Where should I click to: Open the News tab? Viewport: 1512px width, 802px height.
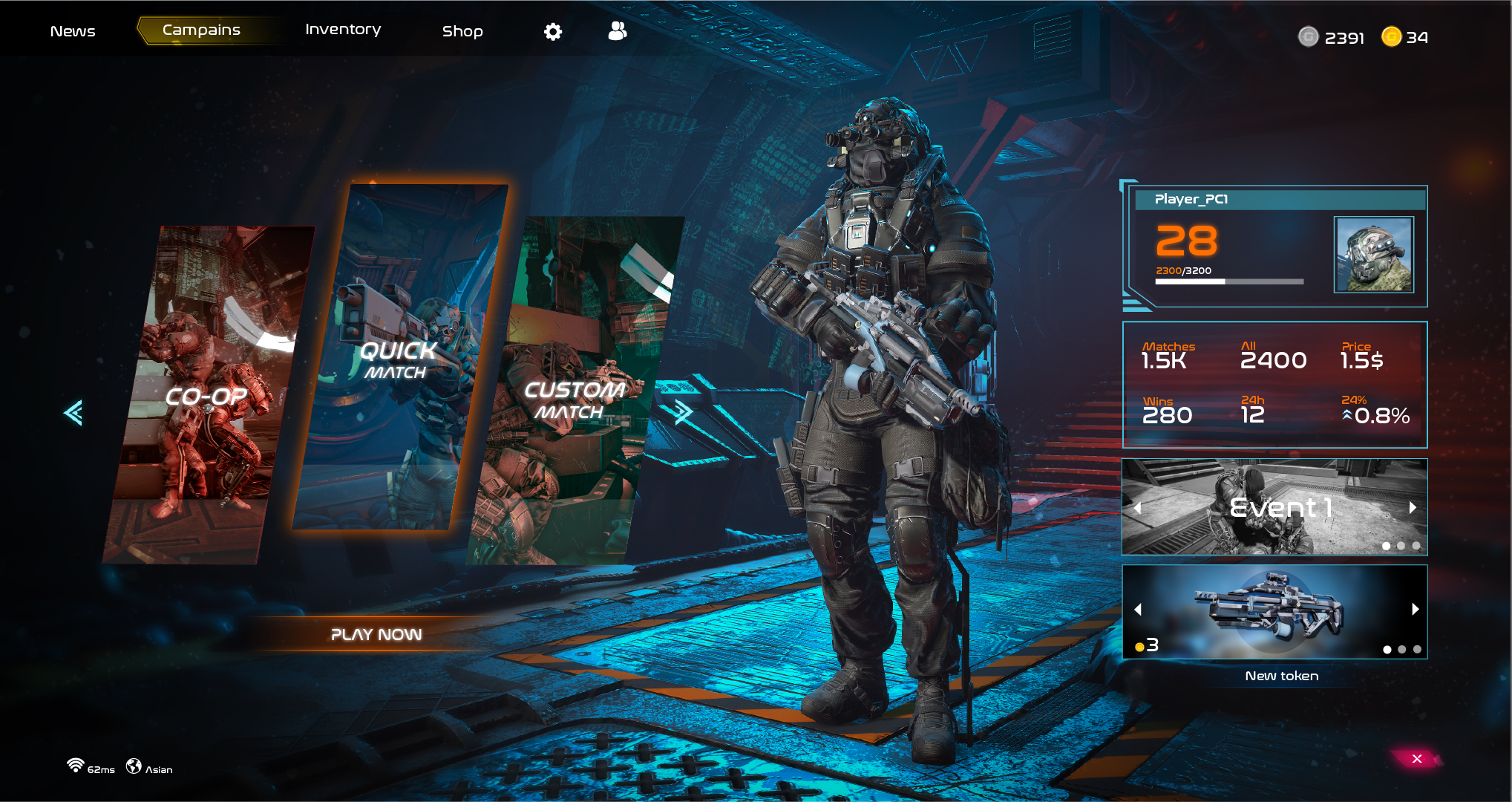point(73,31)
